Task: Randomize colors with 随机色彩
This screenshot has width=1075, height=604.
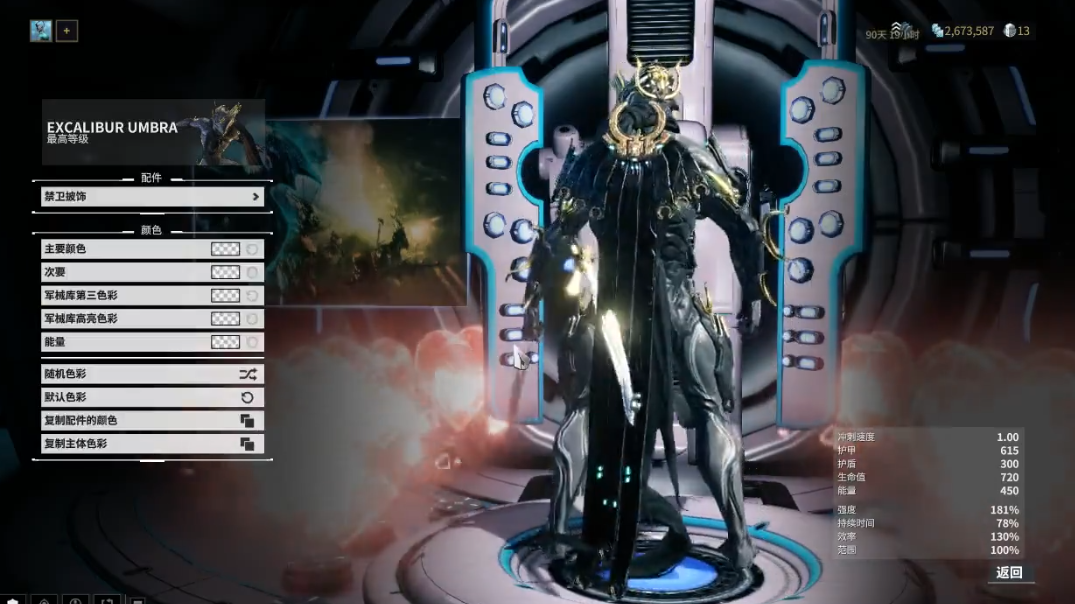Action: [152, 374]
